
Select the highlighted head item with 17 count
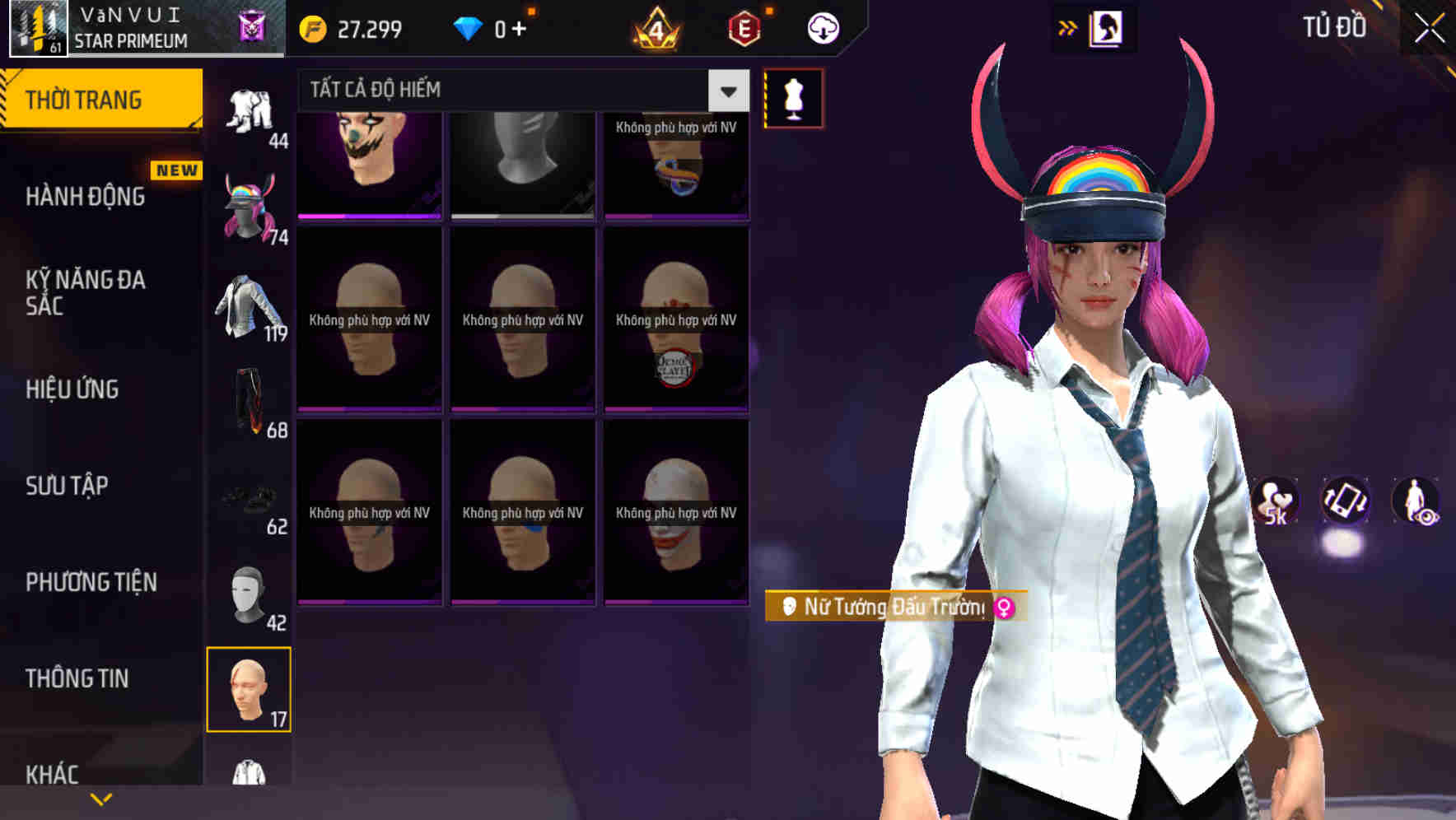(x=250, y=690)
